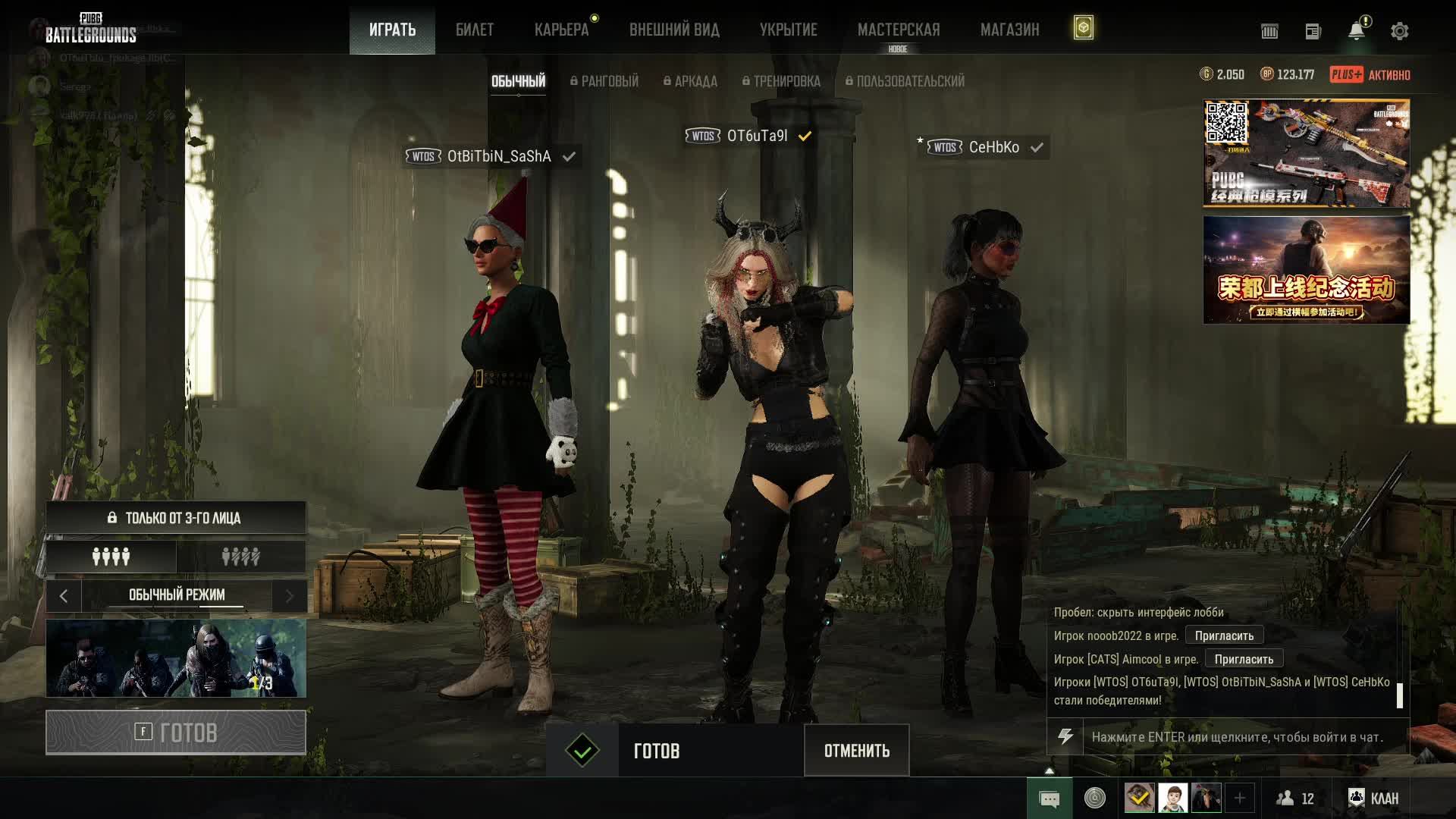Click the PUBG weapon skin banner
The image size is (1456, 819).
1306,153
